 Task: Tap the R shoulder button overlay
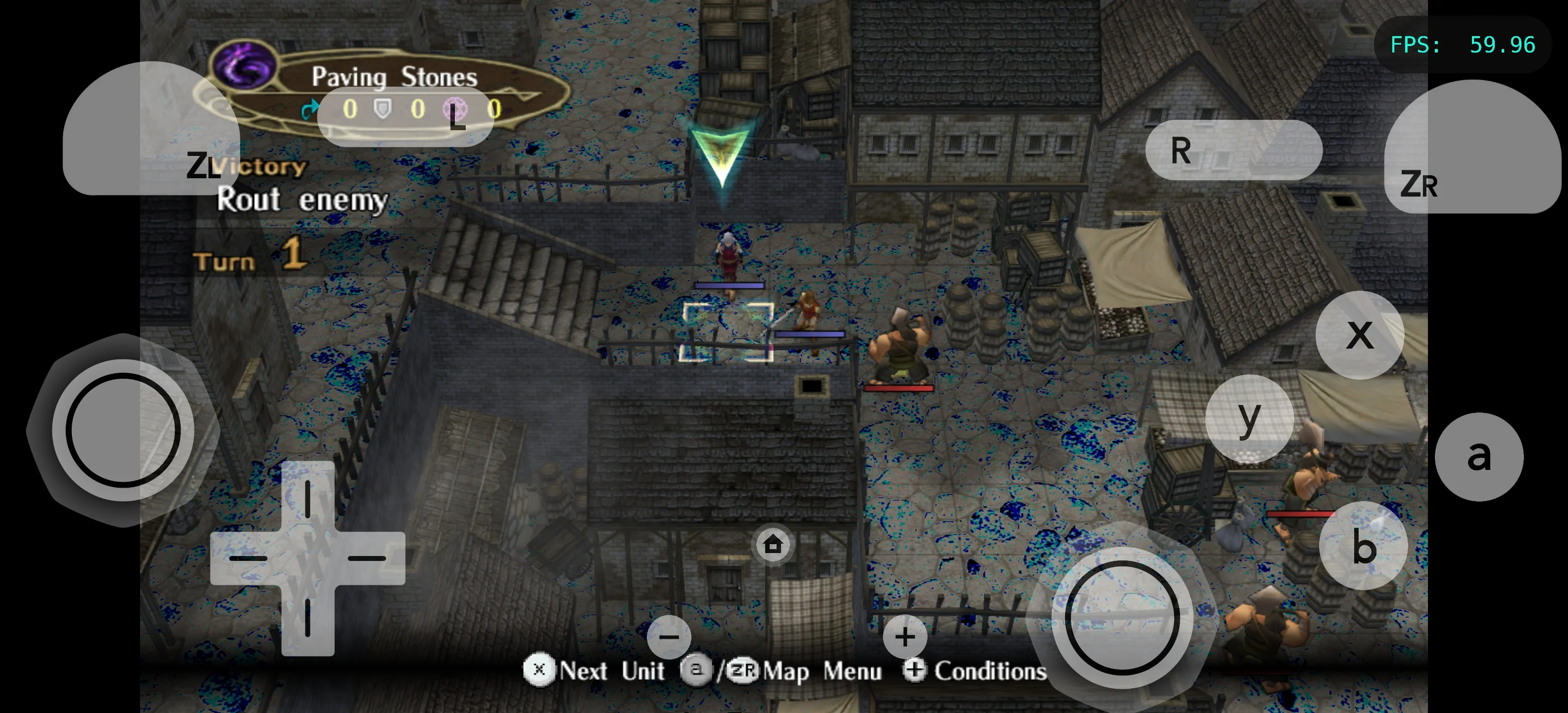(x=1233, y=150)
